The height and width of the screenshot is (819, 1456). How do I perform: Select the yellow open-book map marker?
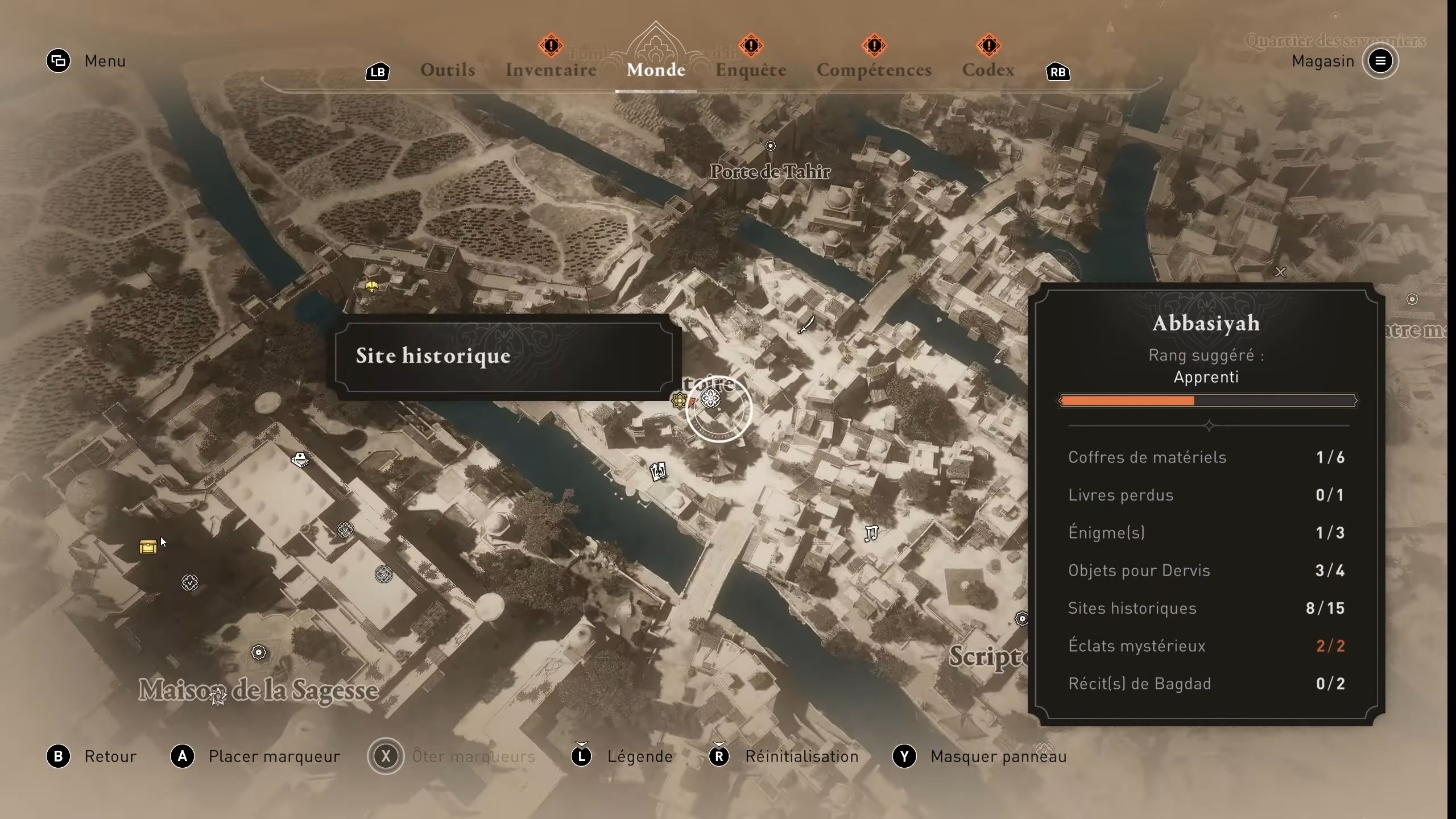[371, 286]
